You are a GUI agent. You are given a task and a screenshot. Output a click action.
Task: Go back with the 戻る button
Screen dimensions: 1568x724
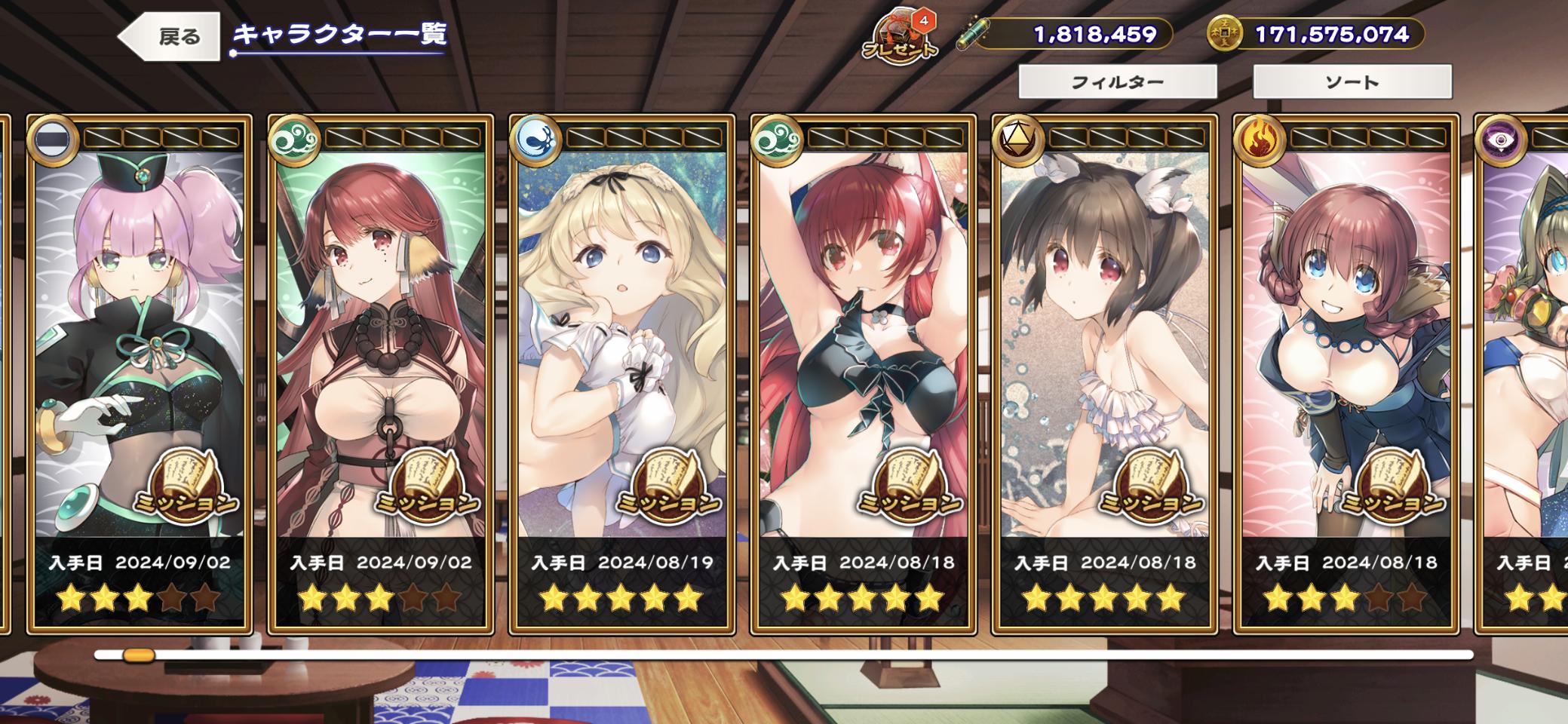tap(170, 36)
